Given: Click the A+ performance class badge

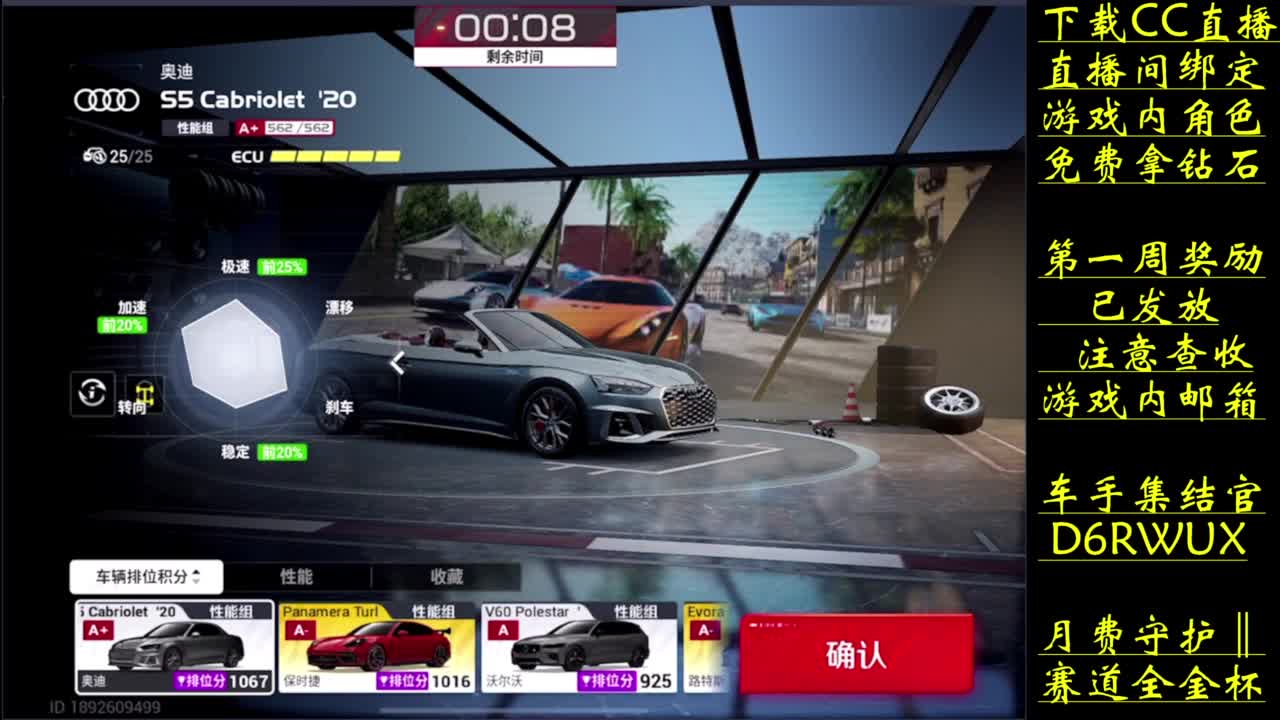Looking at the screenshot, I should click(x=248, y=128).
